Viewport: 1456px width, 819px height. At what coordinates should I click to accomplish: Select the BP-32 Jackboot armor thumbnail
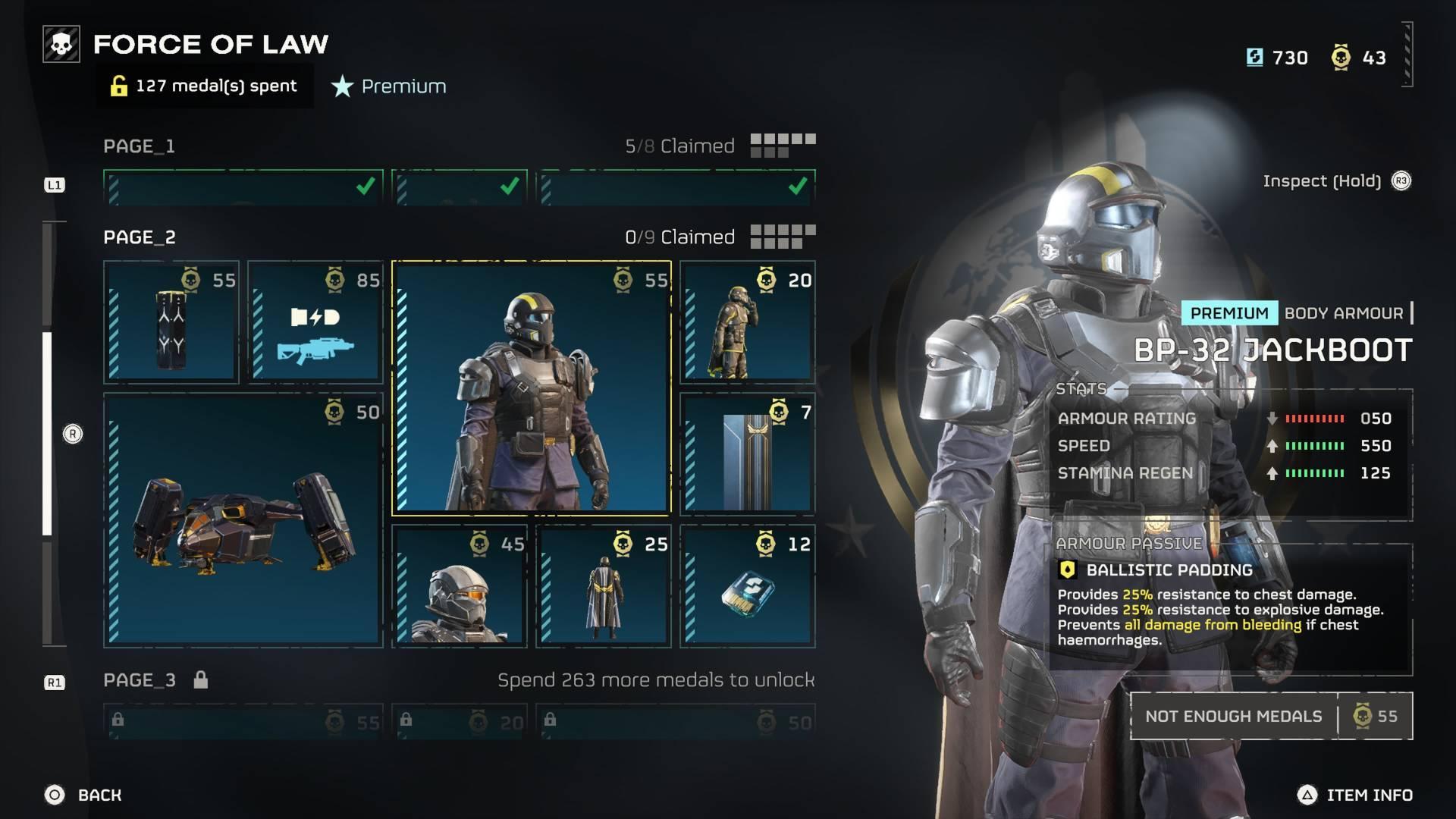click(x=529, y=388)
